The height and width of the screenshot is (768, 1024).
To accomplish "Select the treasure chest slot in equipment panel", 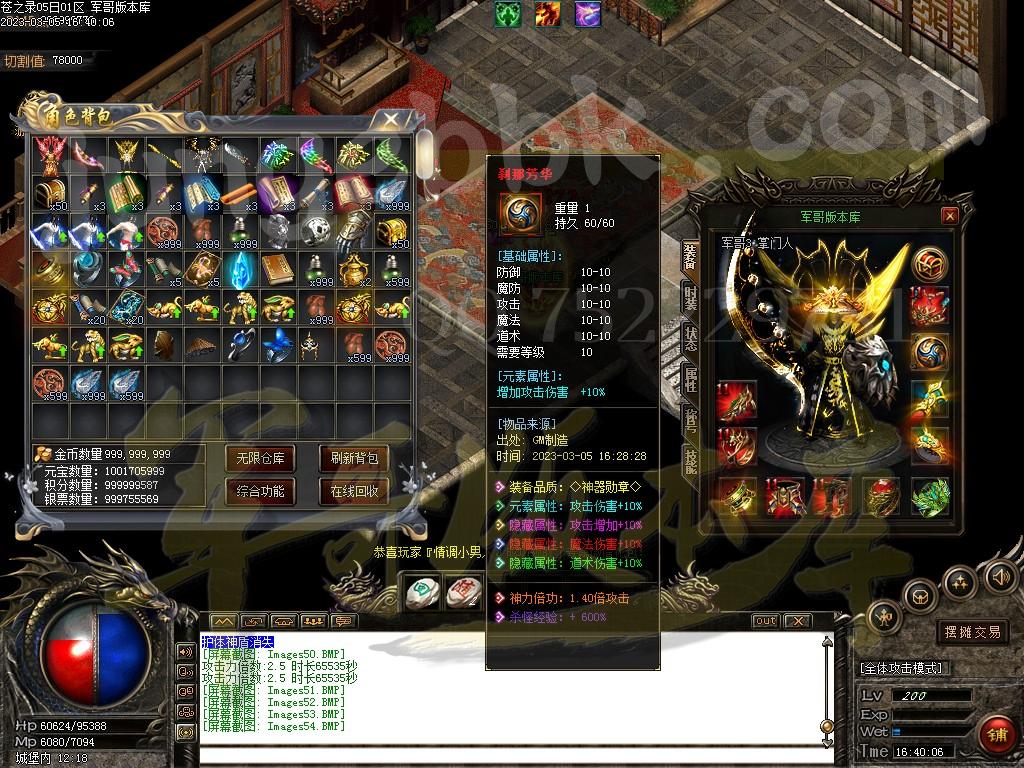I will click(x=930, y=264).
